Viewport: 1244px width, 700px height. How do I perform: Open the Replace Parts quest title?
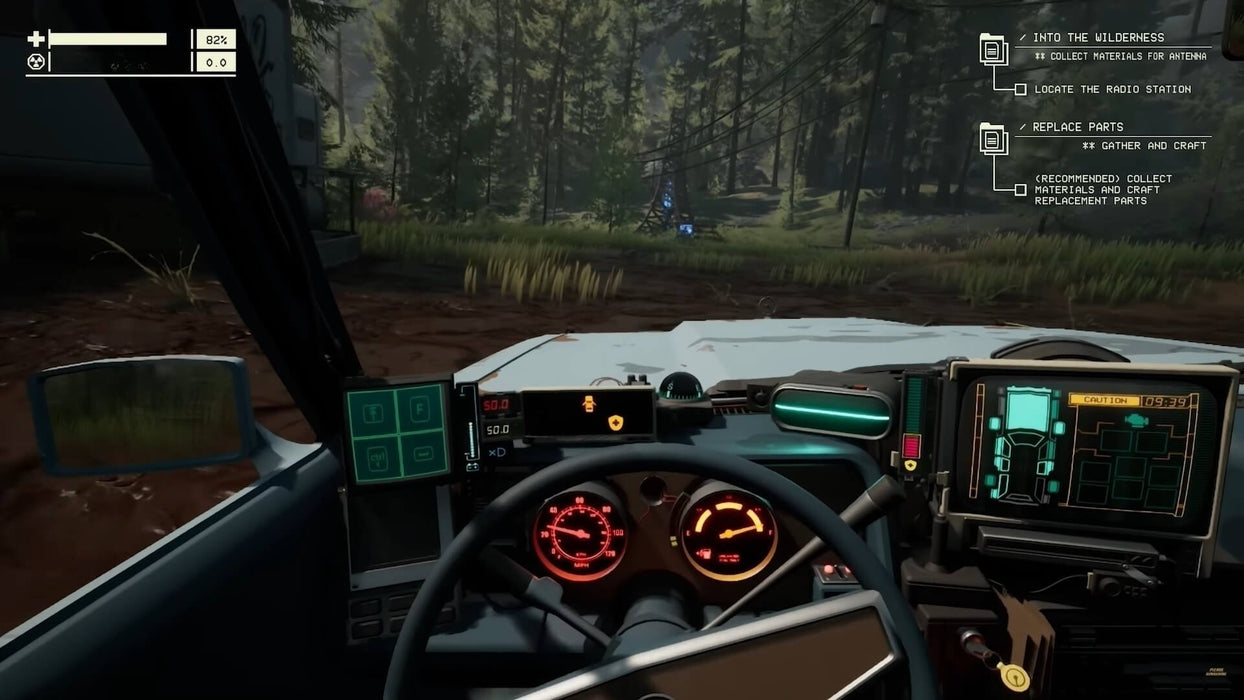(x=1077, y=127)
